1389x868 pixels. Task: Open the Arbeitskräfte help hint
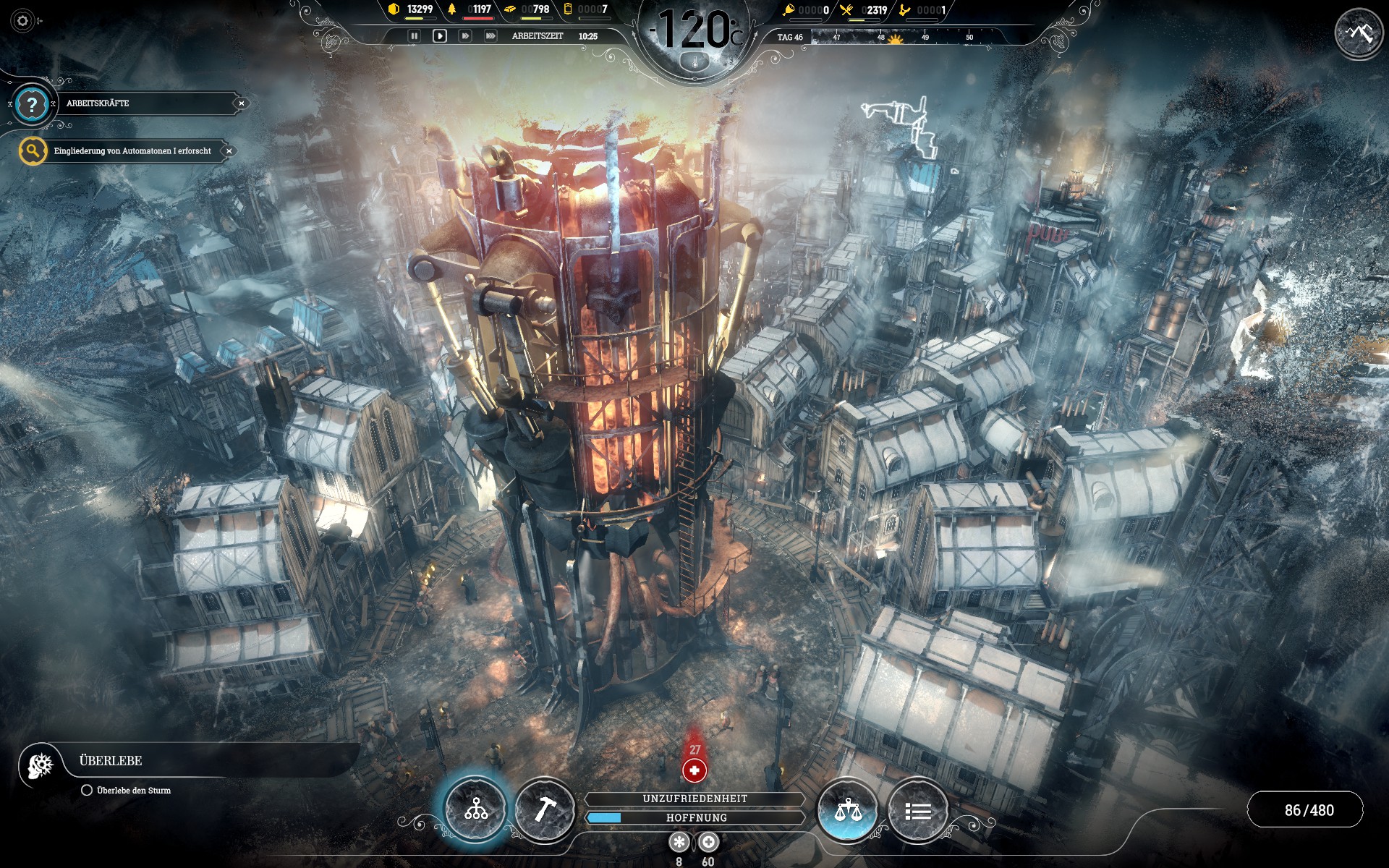(x=32, y=104)
